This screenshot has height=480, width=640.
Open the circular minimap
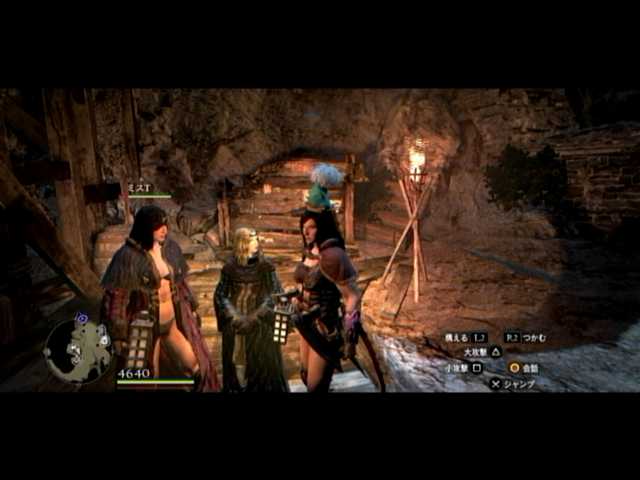coord(78,350)
